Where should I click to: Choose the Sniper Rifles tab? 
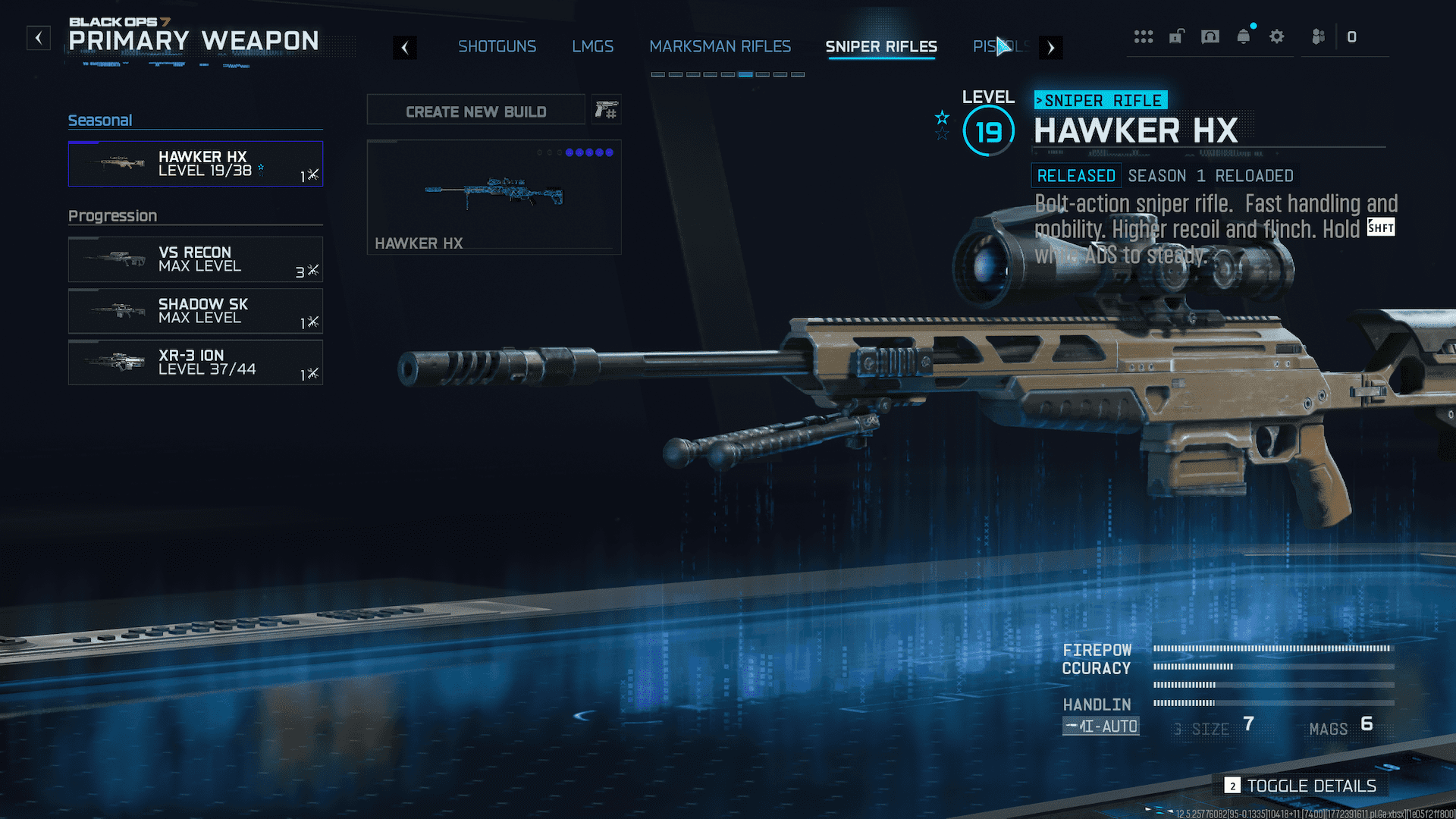point(880,46)
